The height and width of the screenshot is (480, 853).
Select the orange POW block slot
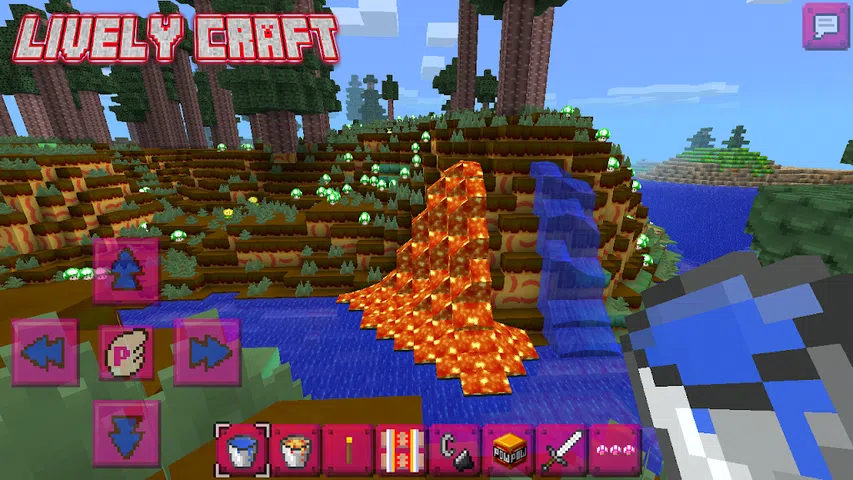tap(508, 450)
